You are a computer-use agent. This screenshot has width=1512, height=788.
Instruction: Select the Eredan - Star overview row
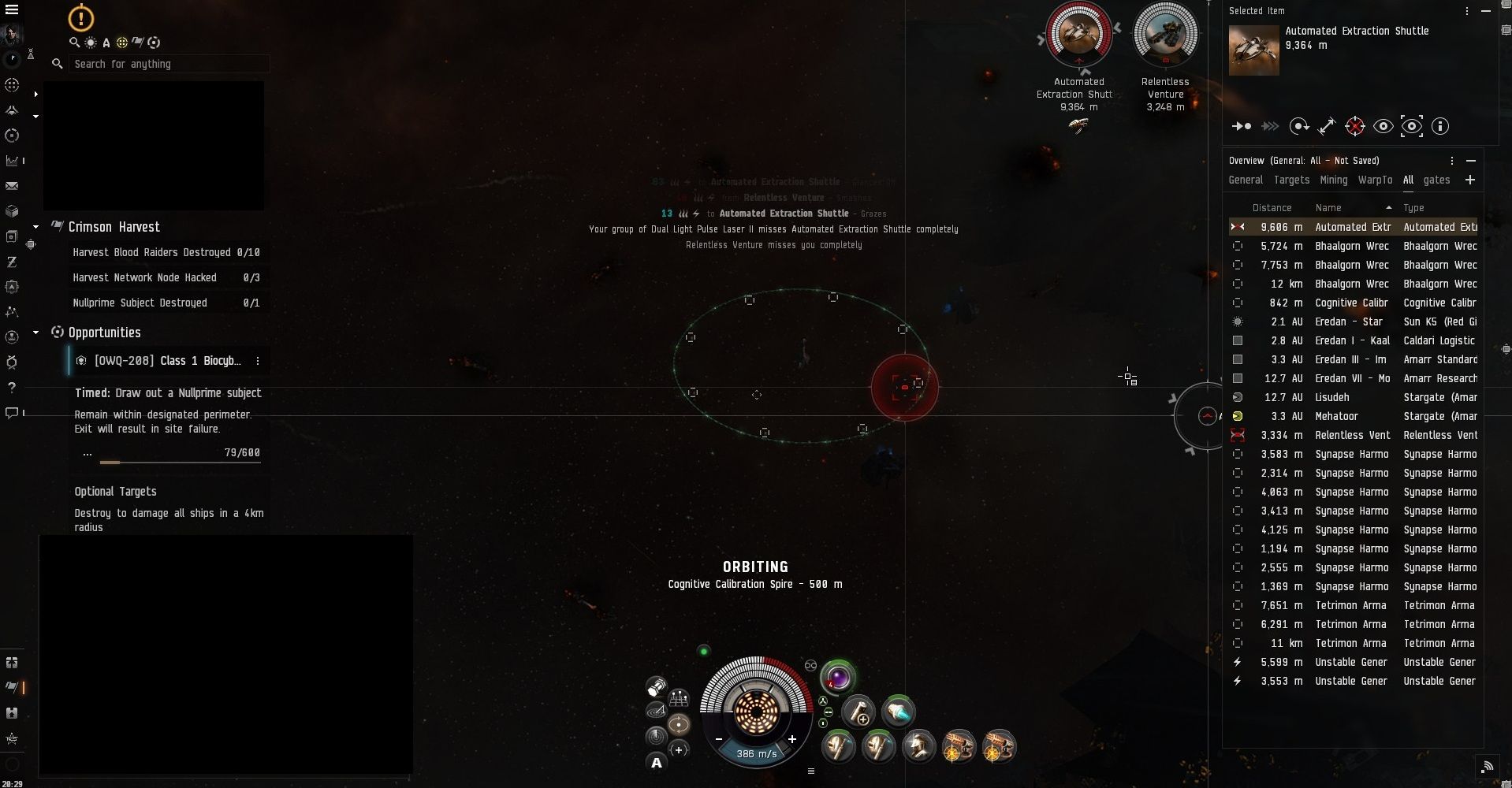pyautogui.click(x=1353, y=322)
